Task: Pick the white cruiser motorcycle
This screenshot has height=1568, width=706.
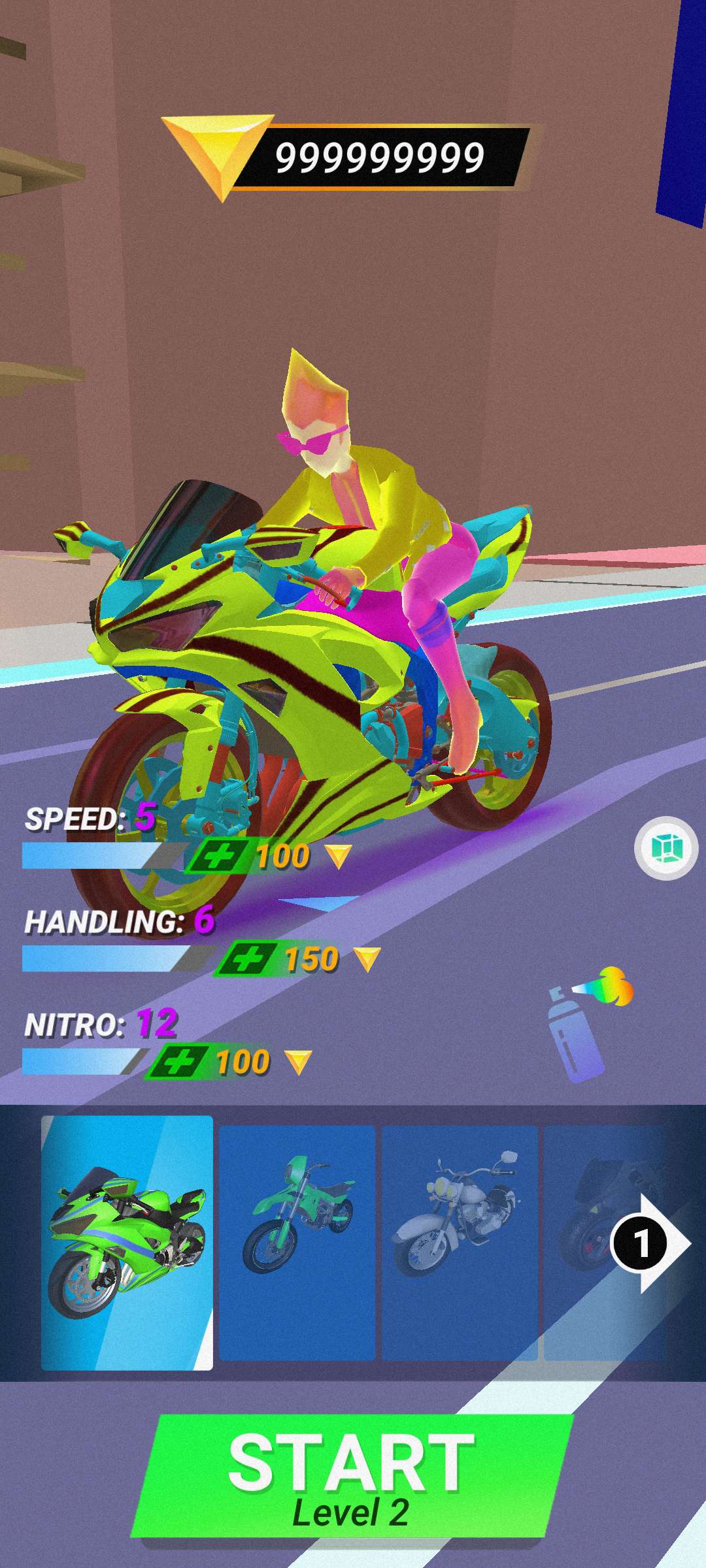Action: tap(460, 1243)
